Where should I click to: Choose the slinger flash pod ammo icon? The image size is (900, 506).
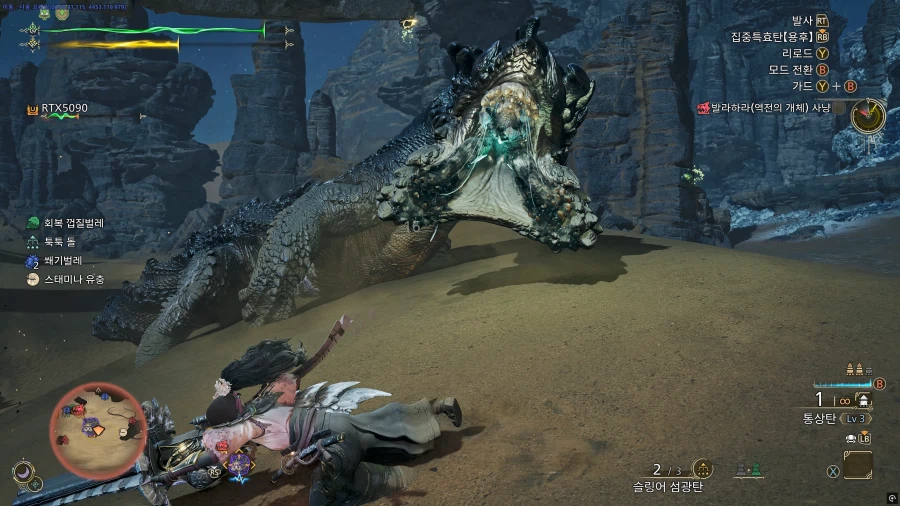pos(703,469)
